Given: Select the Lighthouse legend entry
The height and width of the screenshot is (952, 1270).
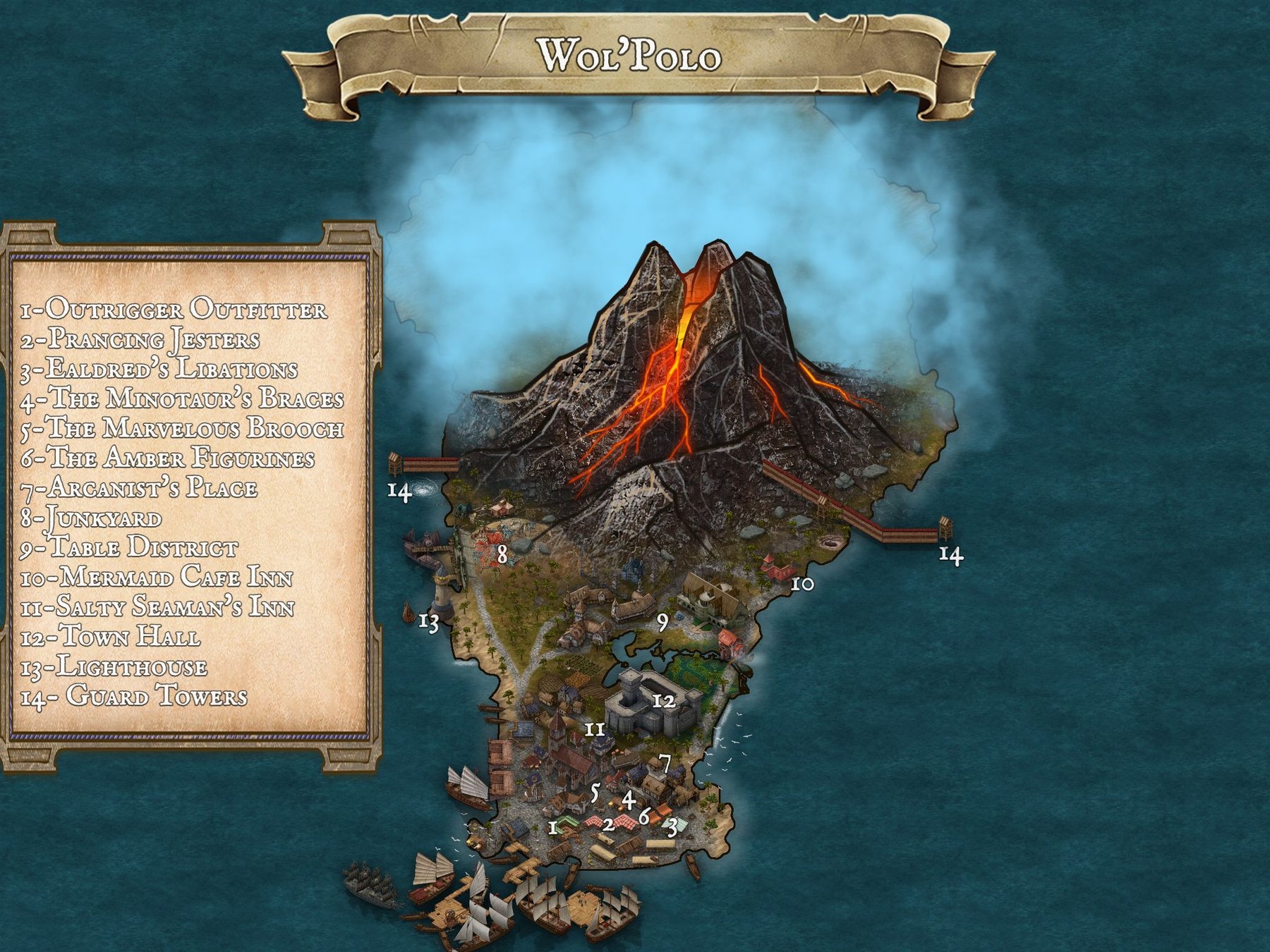Looking at the screenshot, I should tap(114, 667).
